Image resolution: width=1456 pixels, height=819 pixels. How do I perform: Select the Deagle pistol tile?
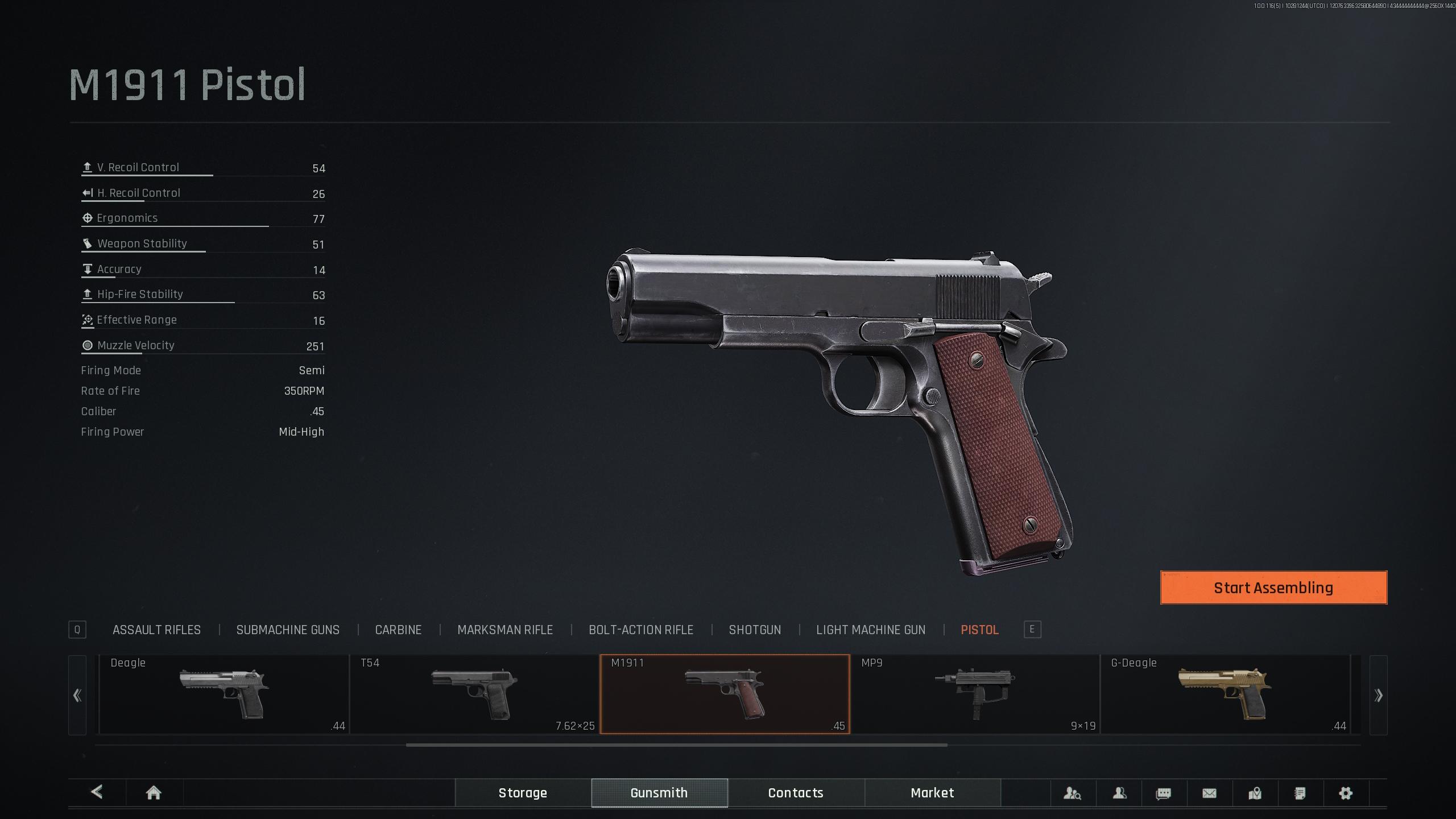224,694
